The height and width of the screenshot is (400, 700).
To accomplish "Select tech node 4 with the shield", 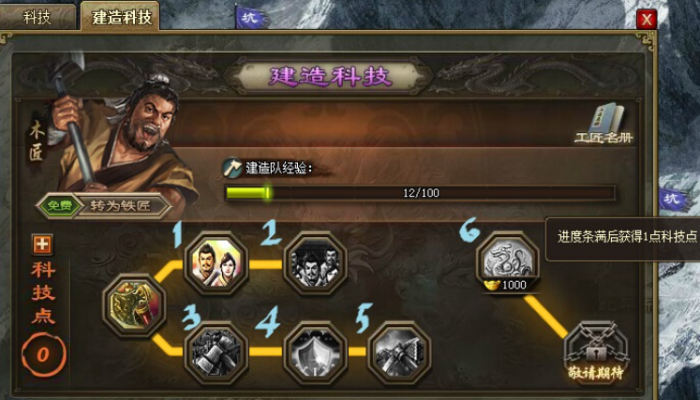I will click(x=314, y=351).
